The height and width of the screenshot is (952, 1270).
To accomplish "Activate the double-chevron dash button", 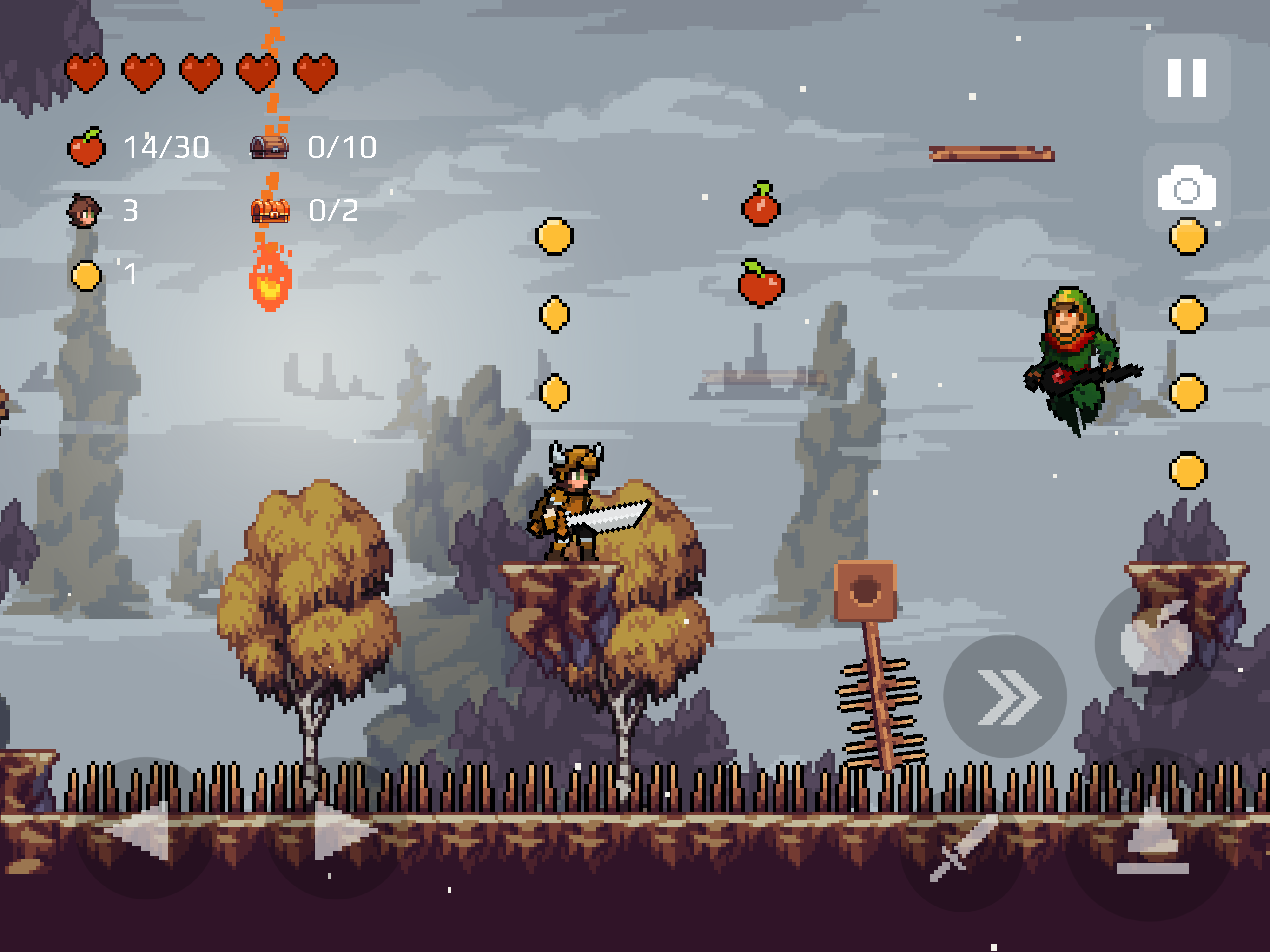I will [x=1005, y=696].
